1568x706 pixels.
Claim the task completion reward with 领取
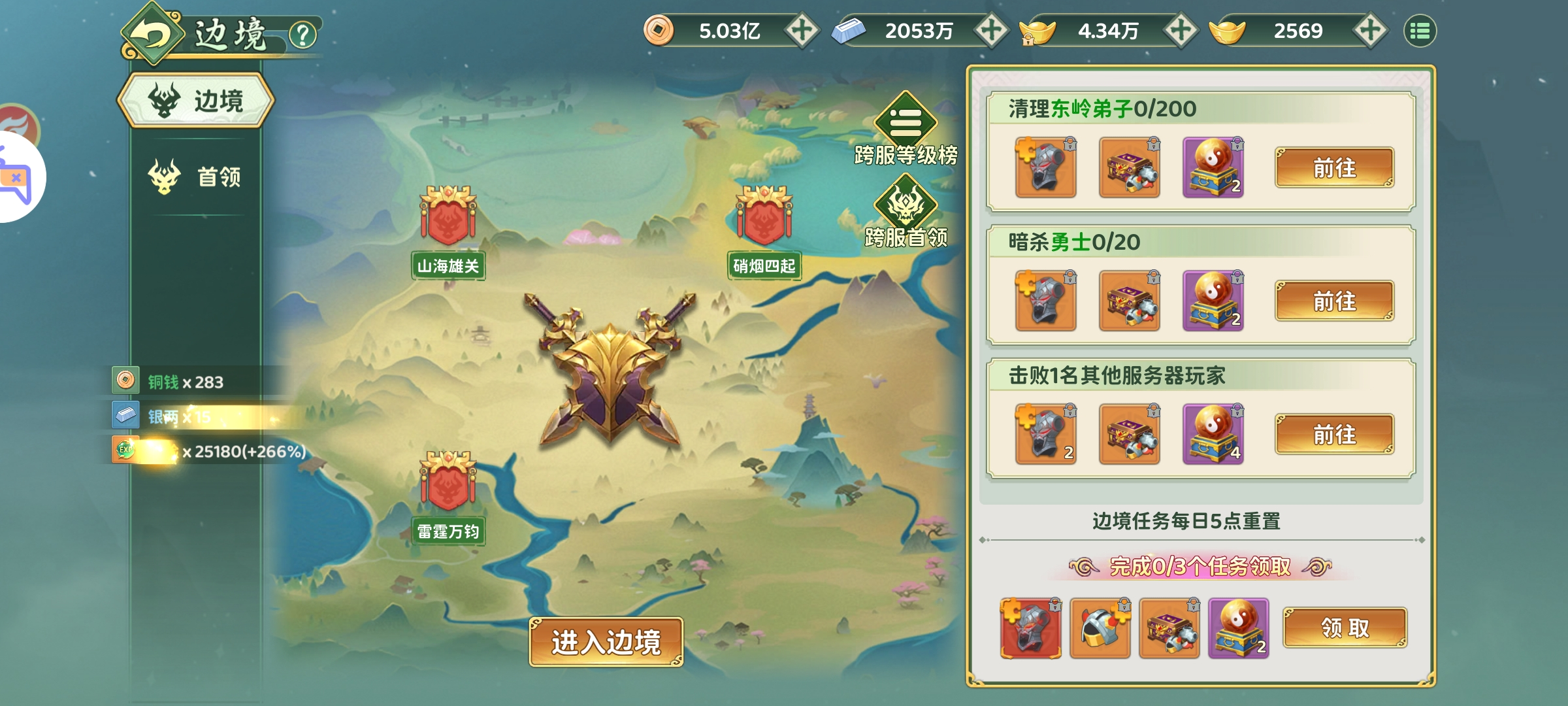tap(1345, 628)
